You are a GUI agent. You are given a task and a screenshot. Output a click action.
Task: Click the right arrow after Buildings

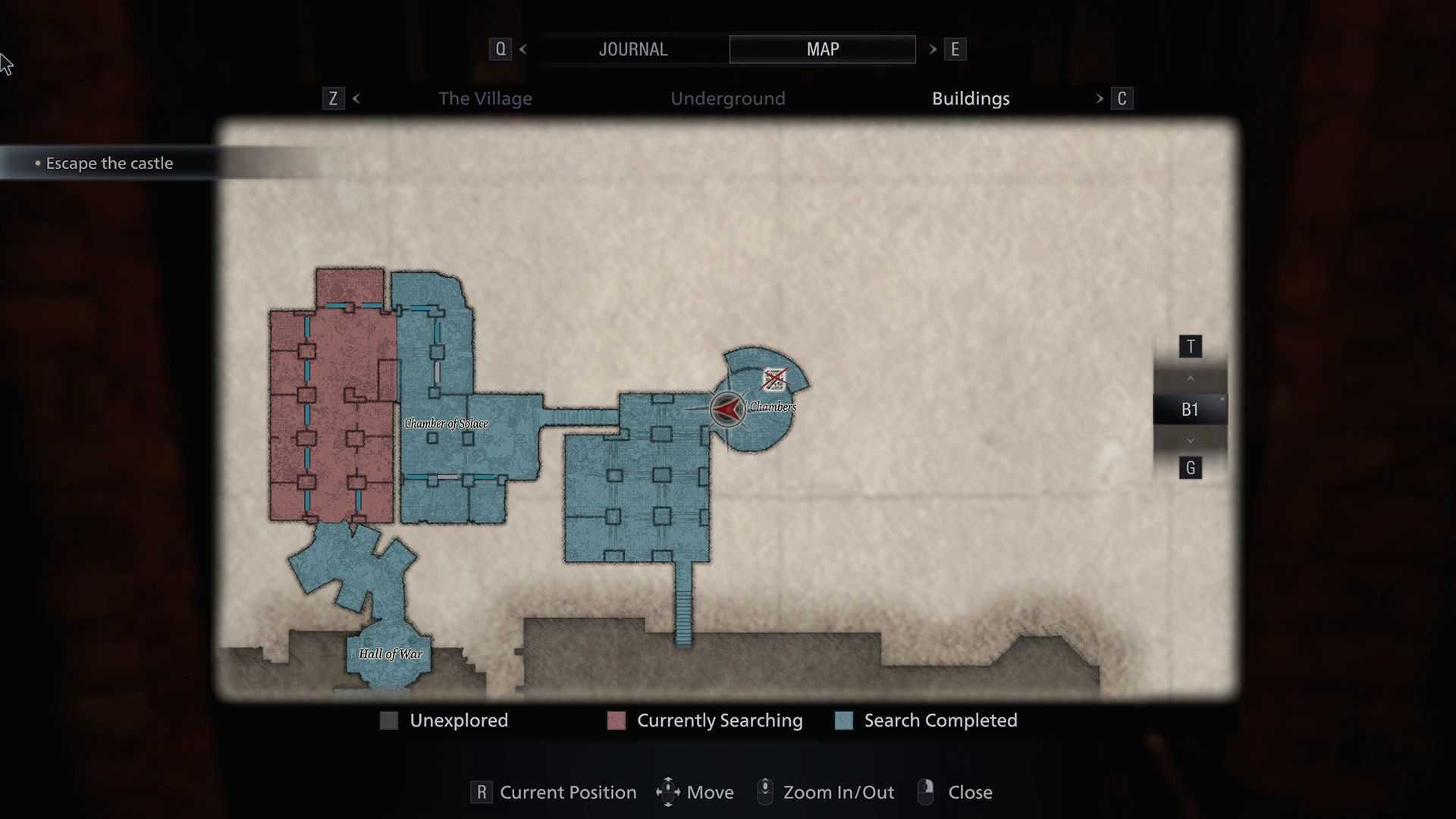(1100, 99)
